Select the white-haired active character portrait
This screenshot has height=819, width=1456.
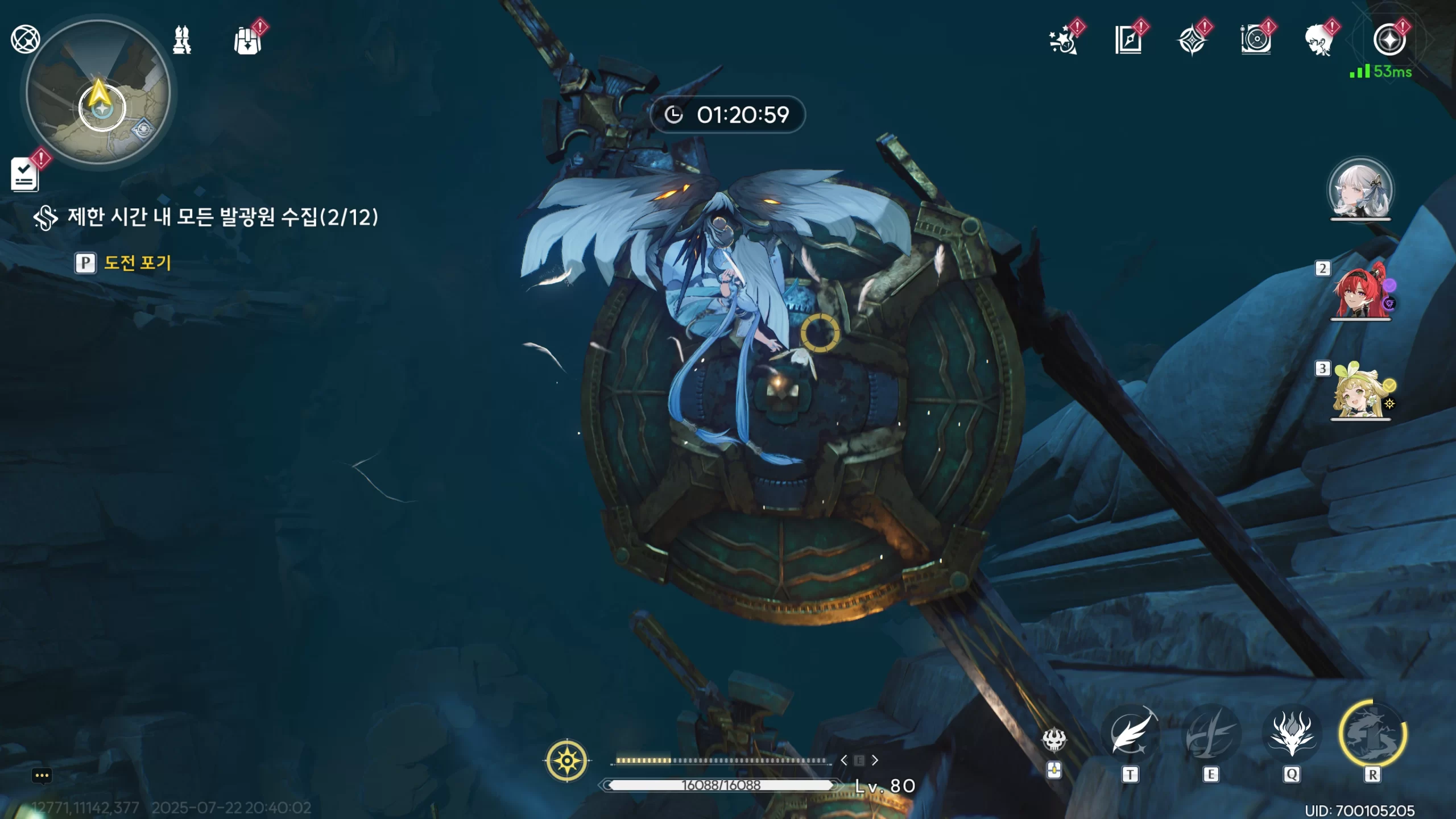point(1360,189)
